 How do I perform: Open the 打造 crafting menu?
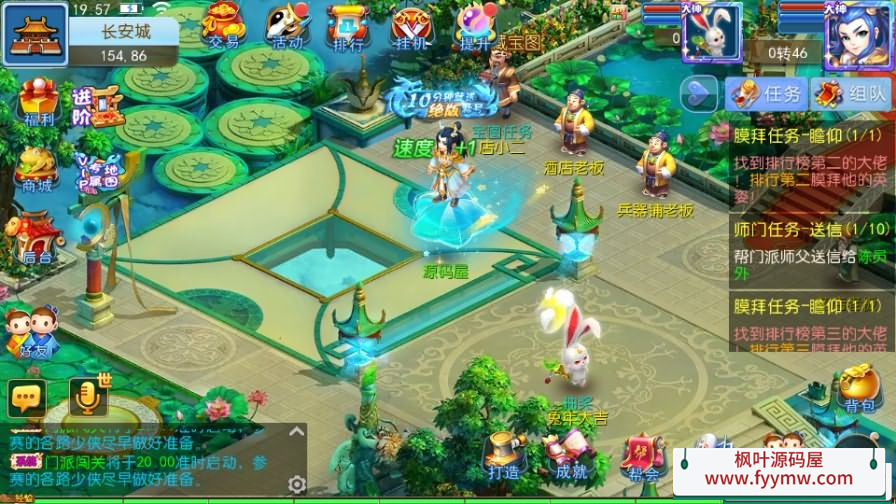tap(503, 456)
